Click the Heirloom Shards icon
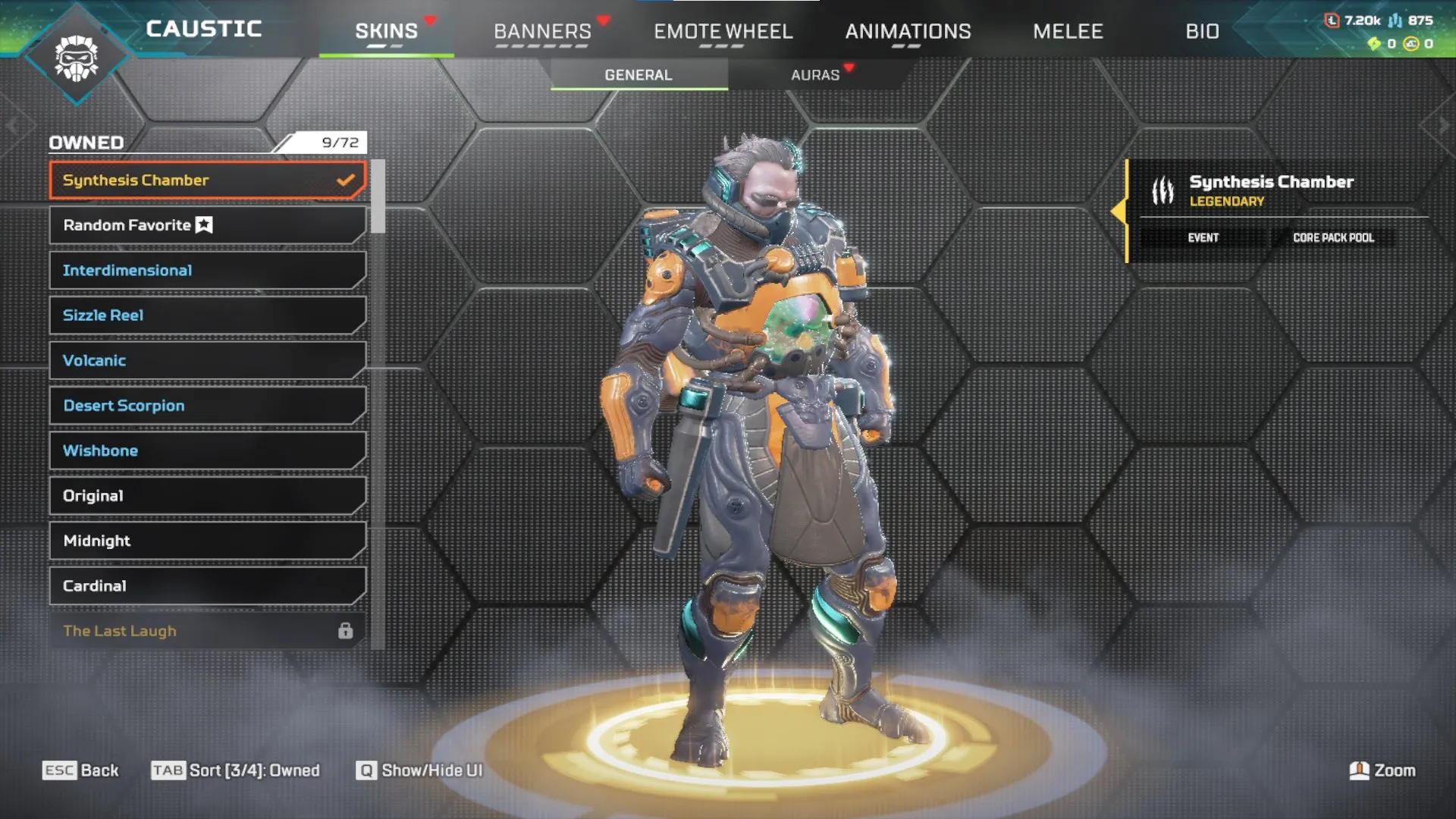This screenshot has width=1456, height=819. pyautogui.click(x=1374, y=44)
